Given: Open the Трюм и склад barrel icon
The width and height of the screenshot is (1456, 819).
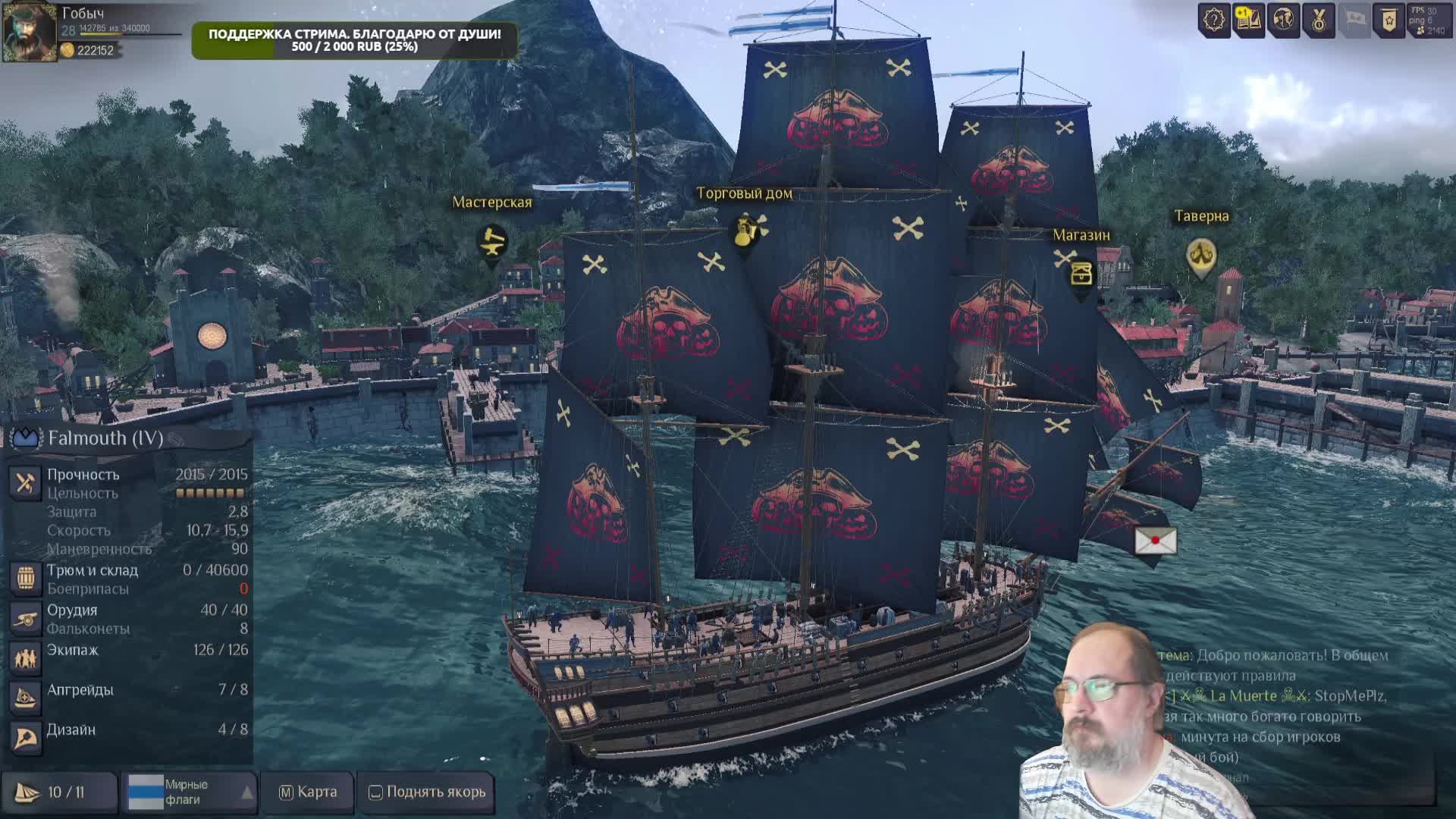Looking at the screenshot, I should 25,579.
